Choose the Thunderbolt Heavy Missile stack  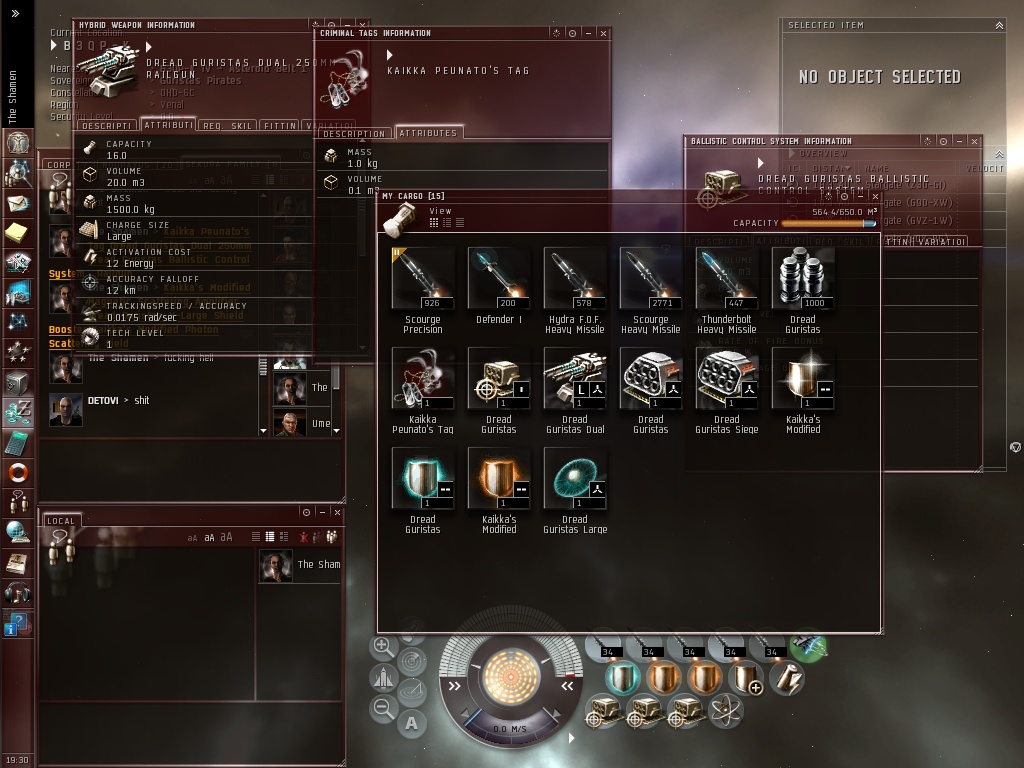click(726, 279)
